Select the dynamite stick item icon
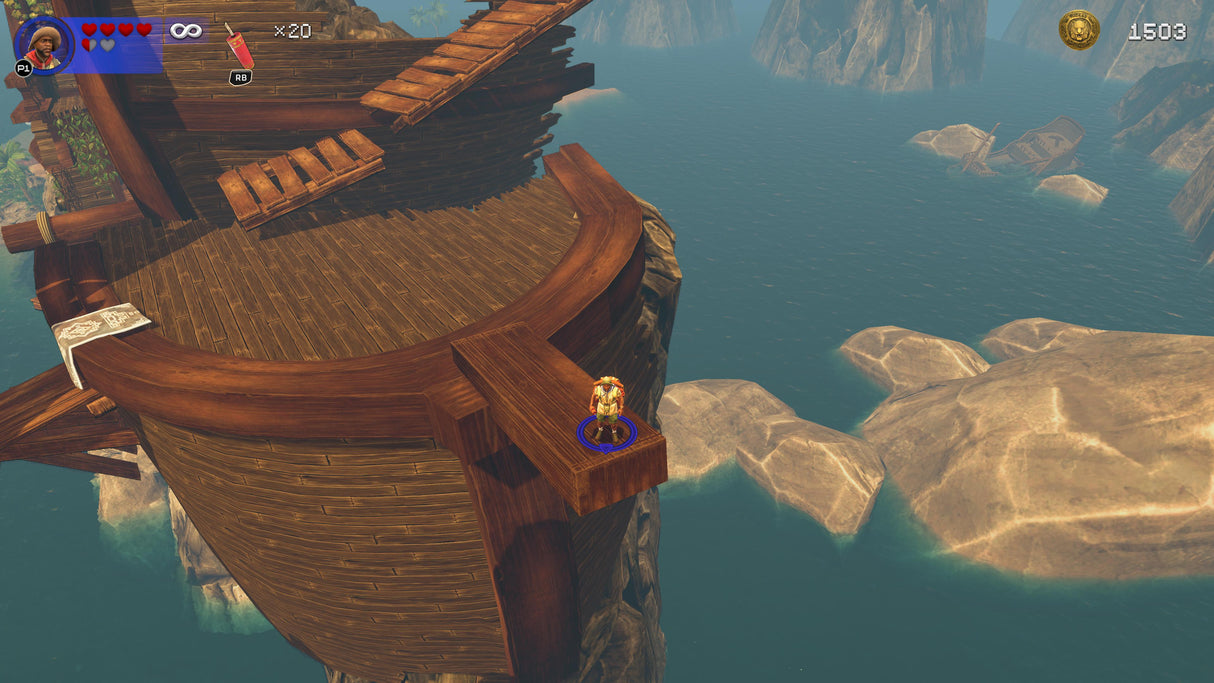This screenshot has width=1214, height=683. [239, 47]
